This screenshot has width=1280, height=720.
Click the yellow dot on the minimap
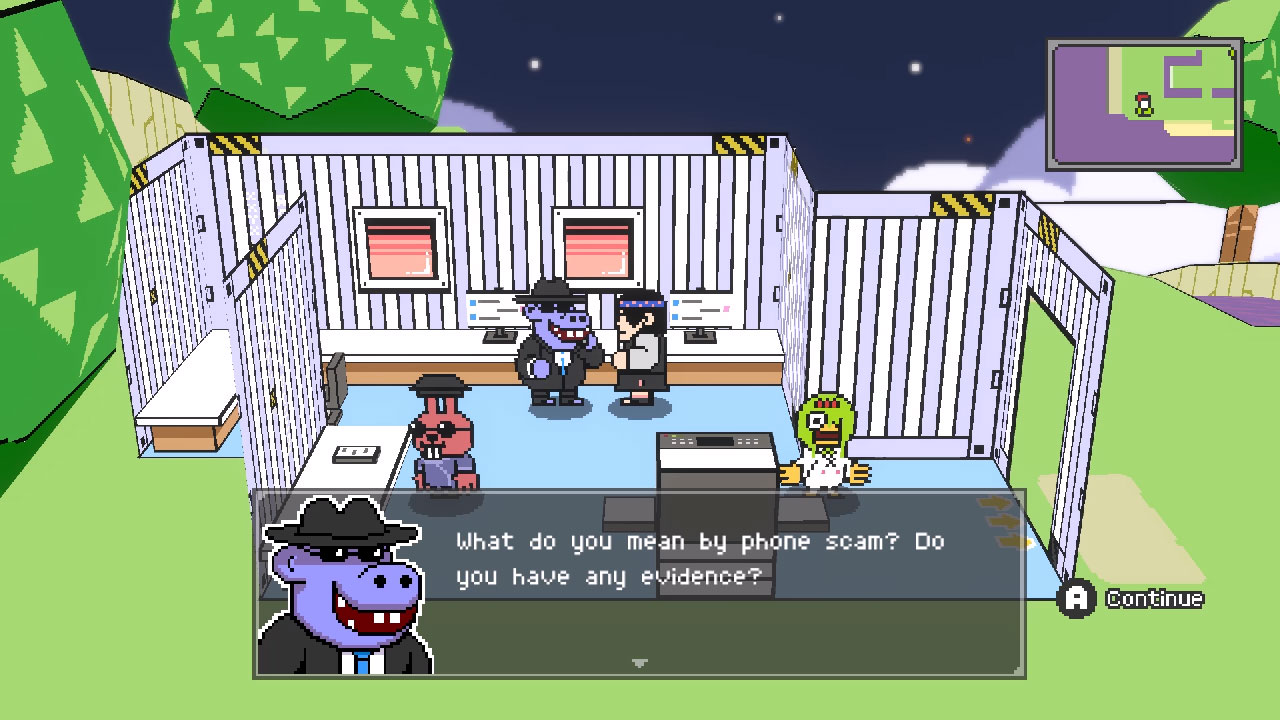(1231, 53)
